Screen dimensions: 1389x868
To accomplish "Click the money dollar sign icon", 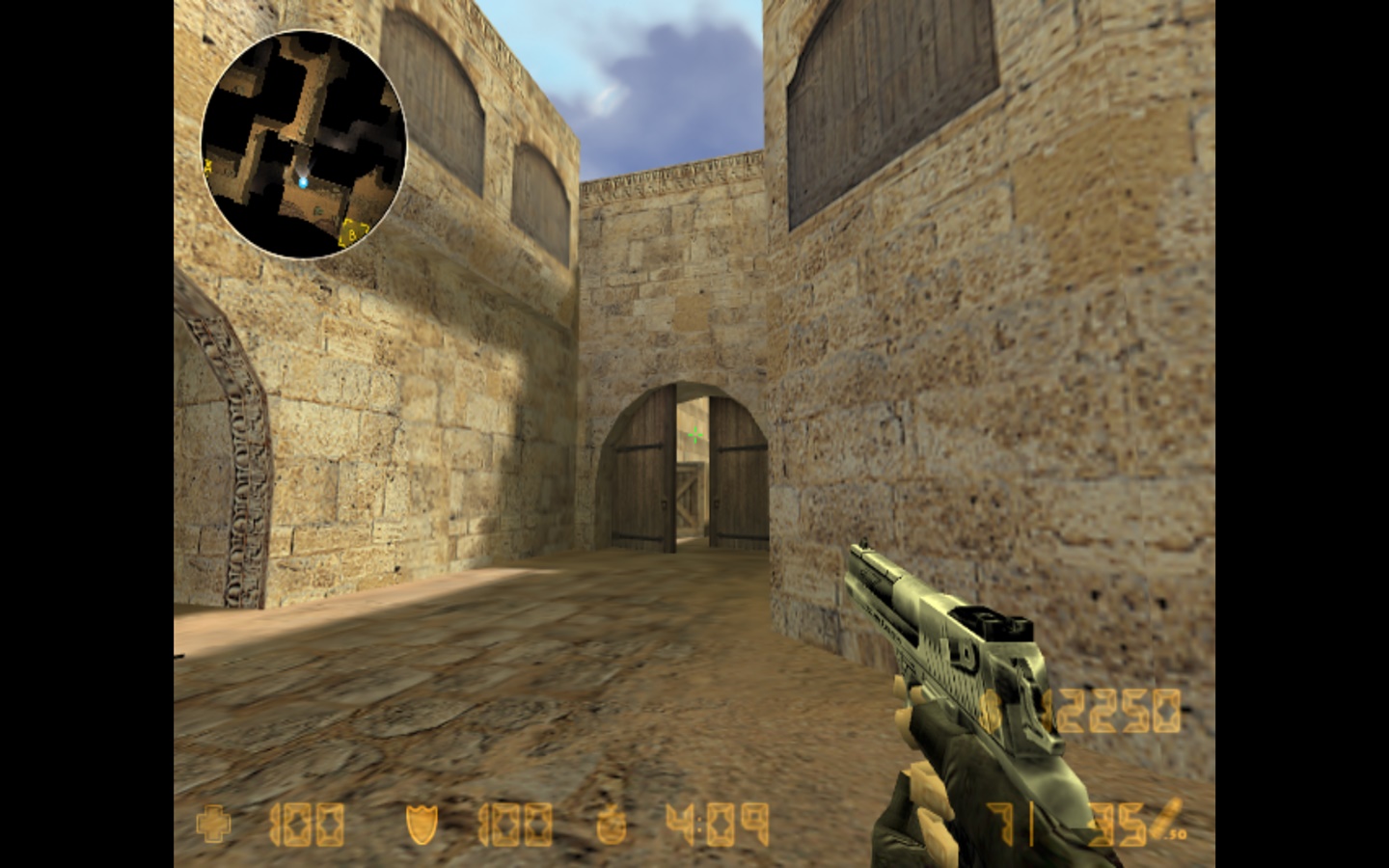I will point(991,714).
